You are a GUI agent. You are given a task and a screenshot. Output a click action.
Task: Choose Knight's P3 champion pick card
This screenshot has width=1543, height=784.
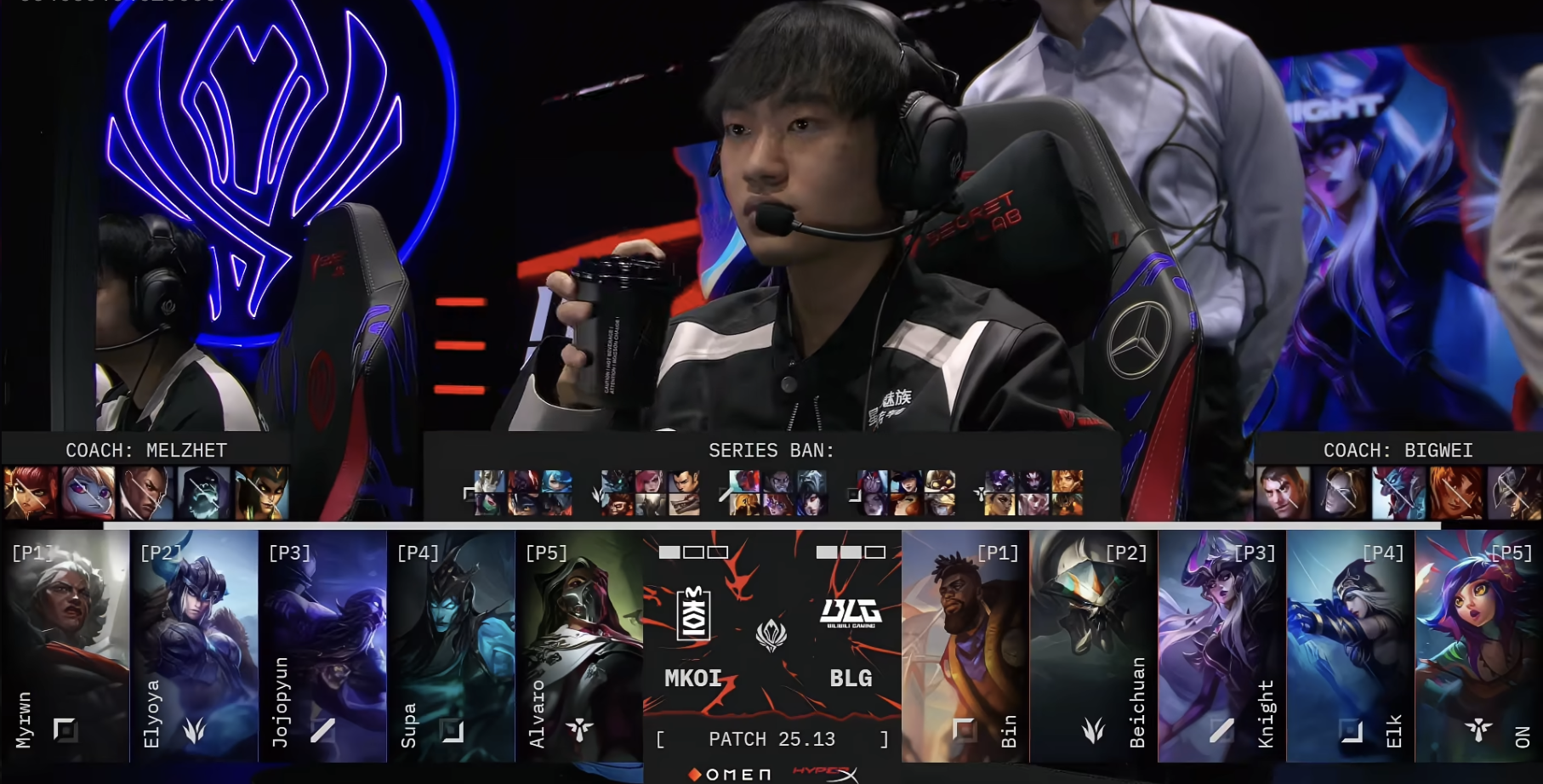[1222, 646]
